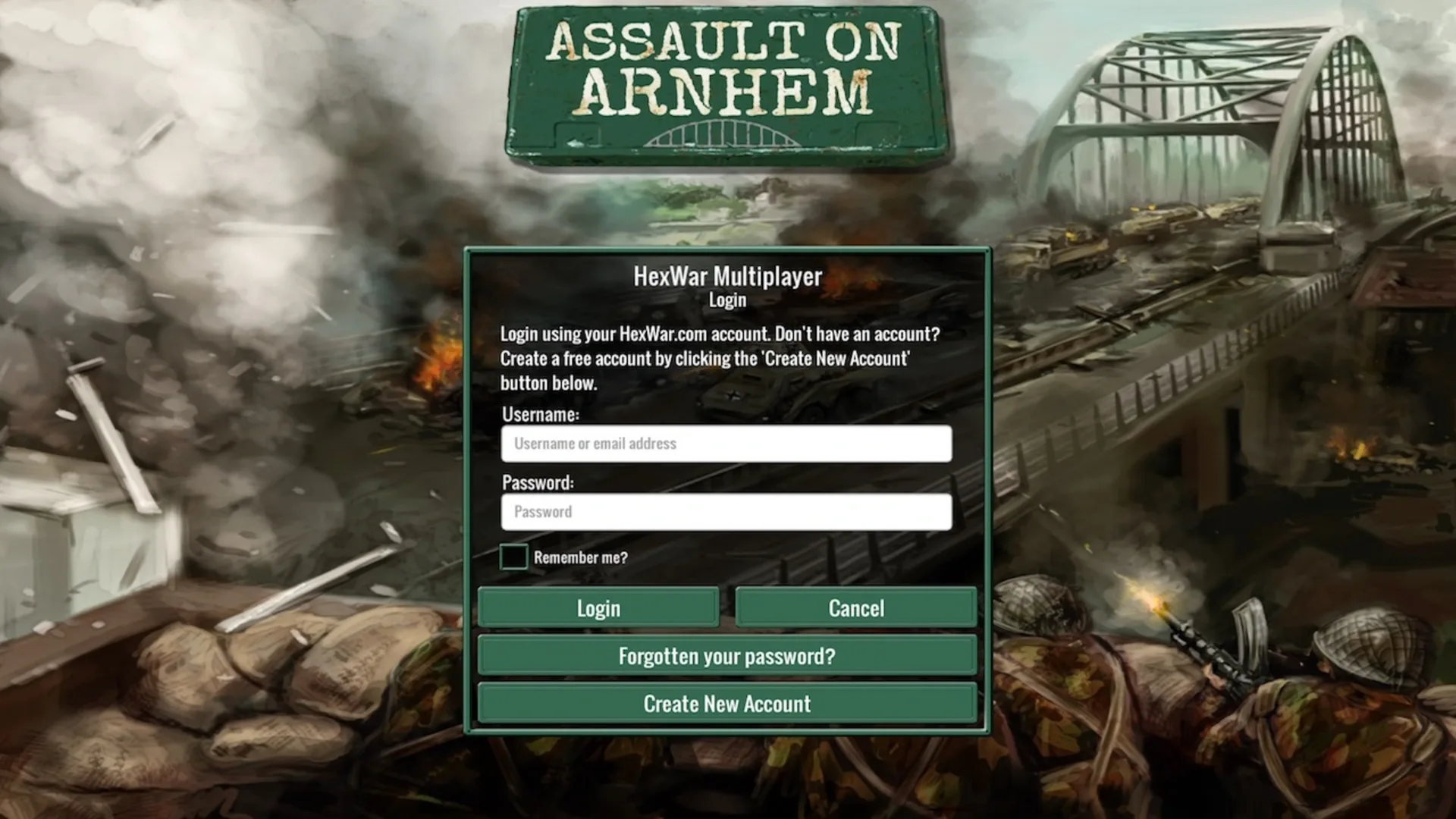Submit credentials using the Login button
This screenshot has width=1456, height=819.
pos(598,607)
